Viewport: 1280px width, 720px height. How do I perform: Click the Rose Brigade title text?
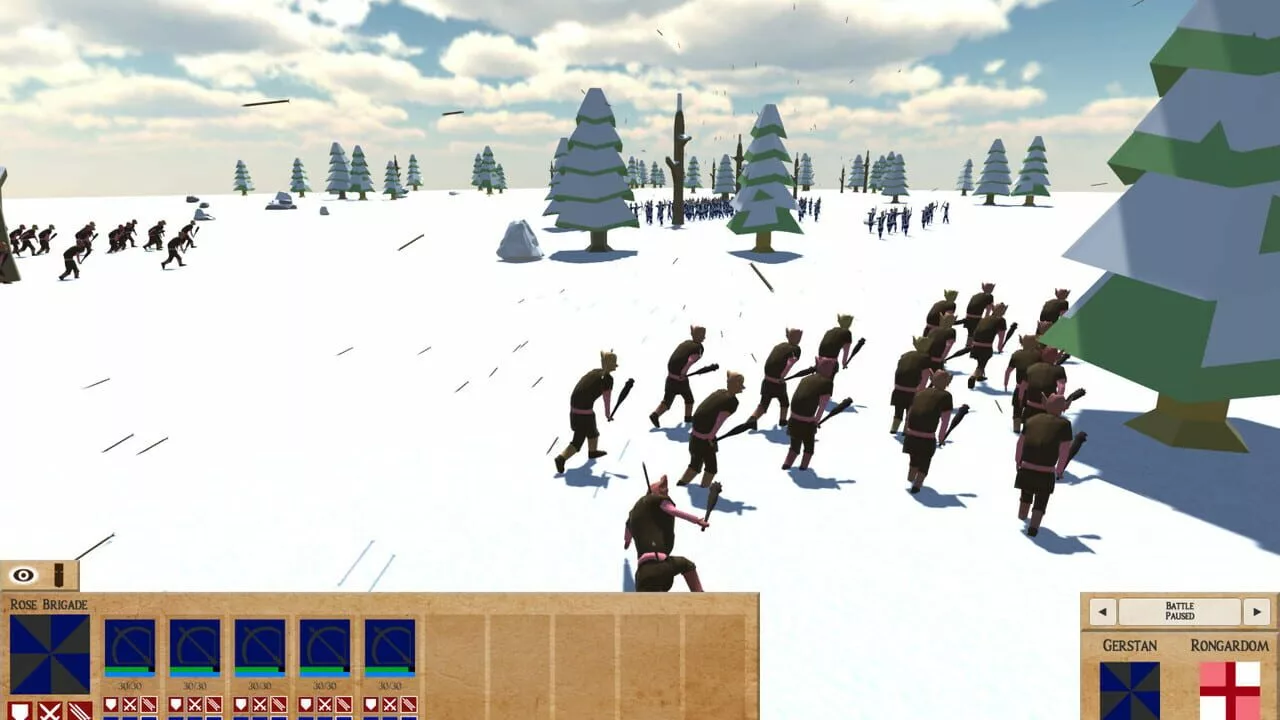(x=49, y=603)
